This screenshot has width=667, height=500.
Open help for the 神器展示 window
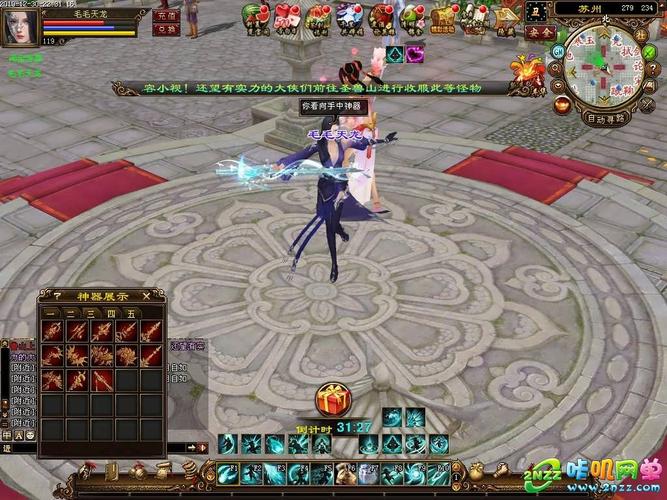pos(56,296)
